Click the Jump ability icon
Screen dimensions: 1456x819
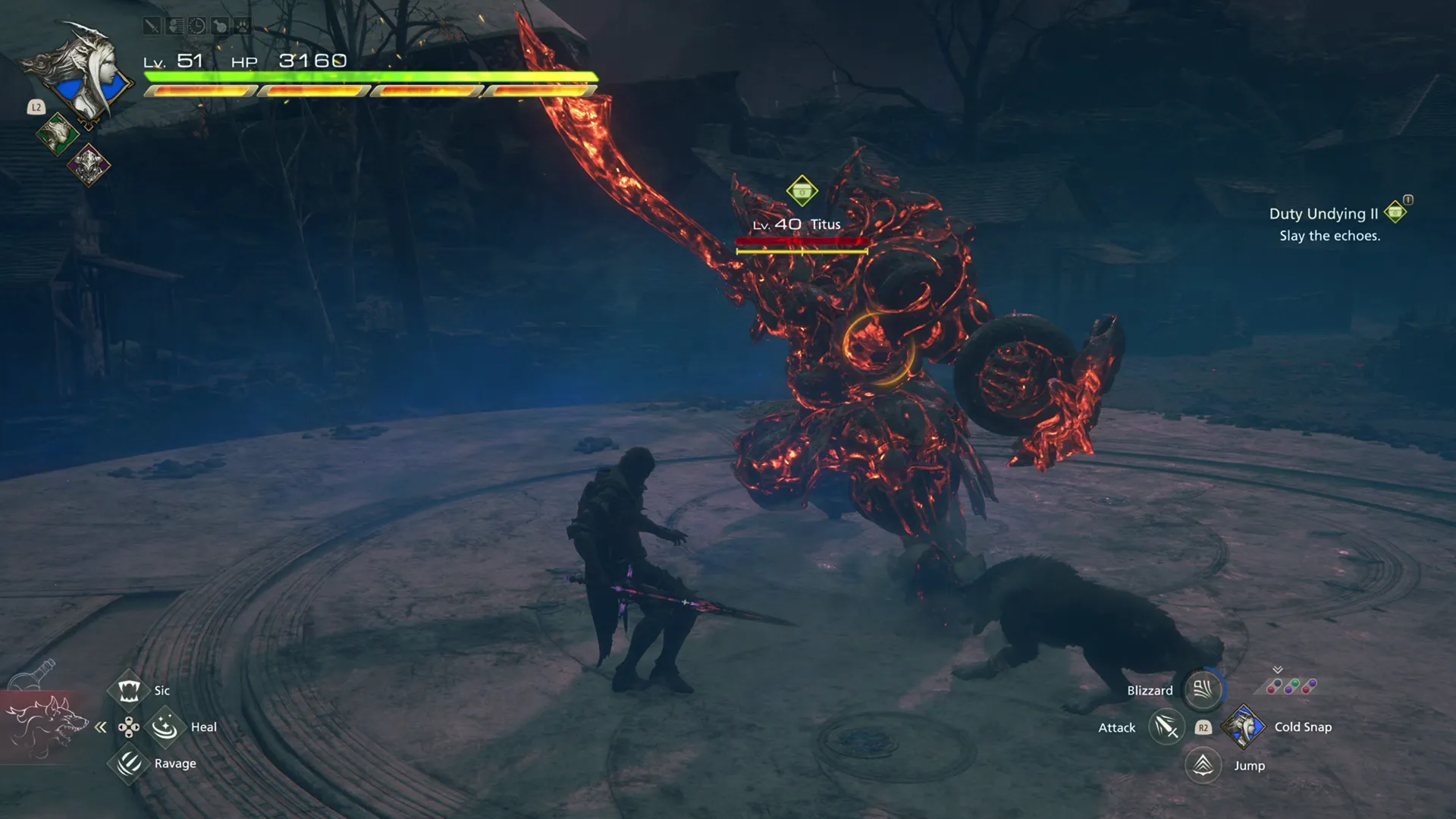(1203, 766)
